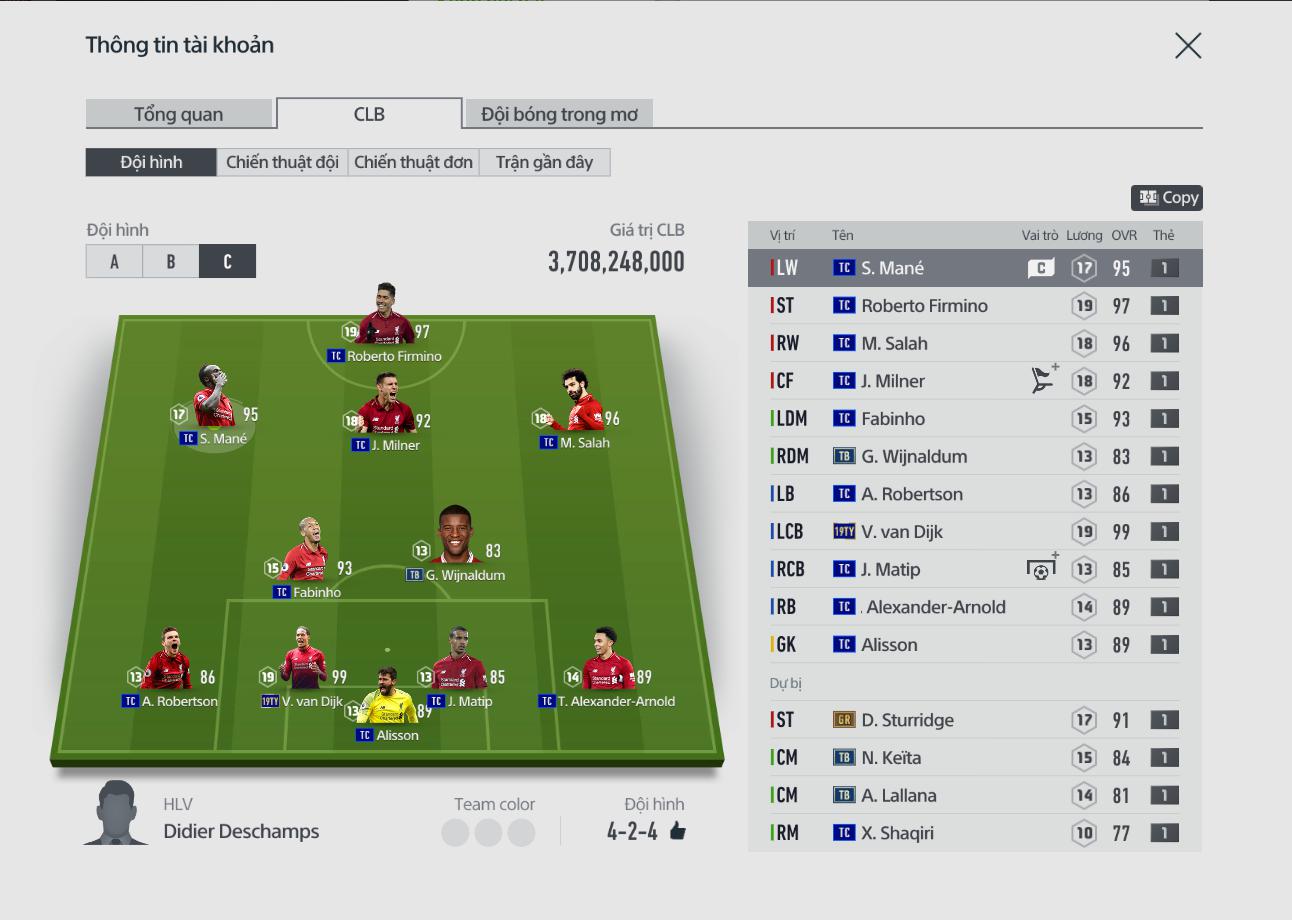Choose squad B
The image size is (1292, 920).
(x=171, y=261)
